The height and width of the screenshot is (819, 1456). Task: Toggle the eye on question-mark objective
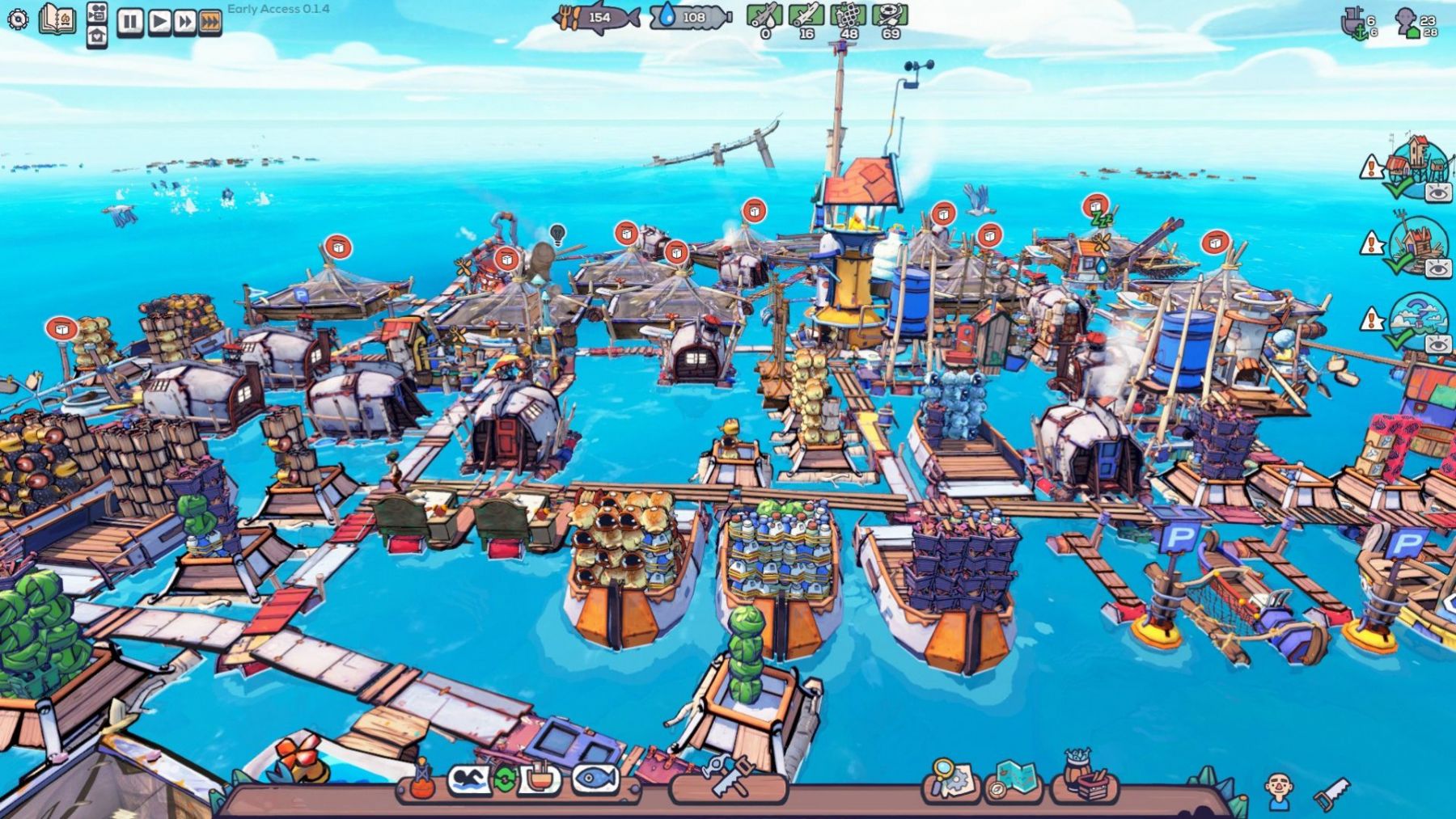1437,344
